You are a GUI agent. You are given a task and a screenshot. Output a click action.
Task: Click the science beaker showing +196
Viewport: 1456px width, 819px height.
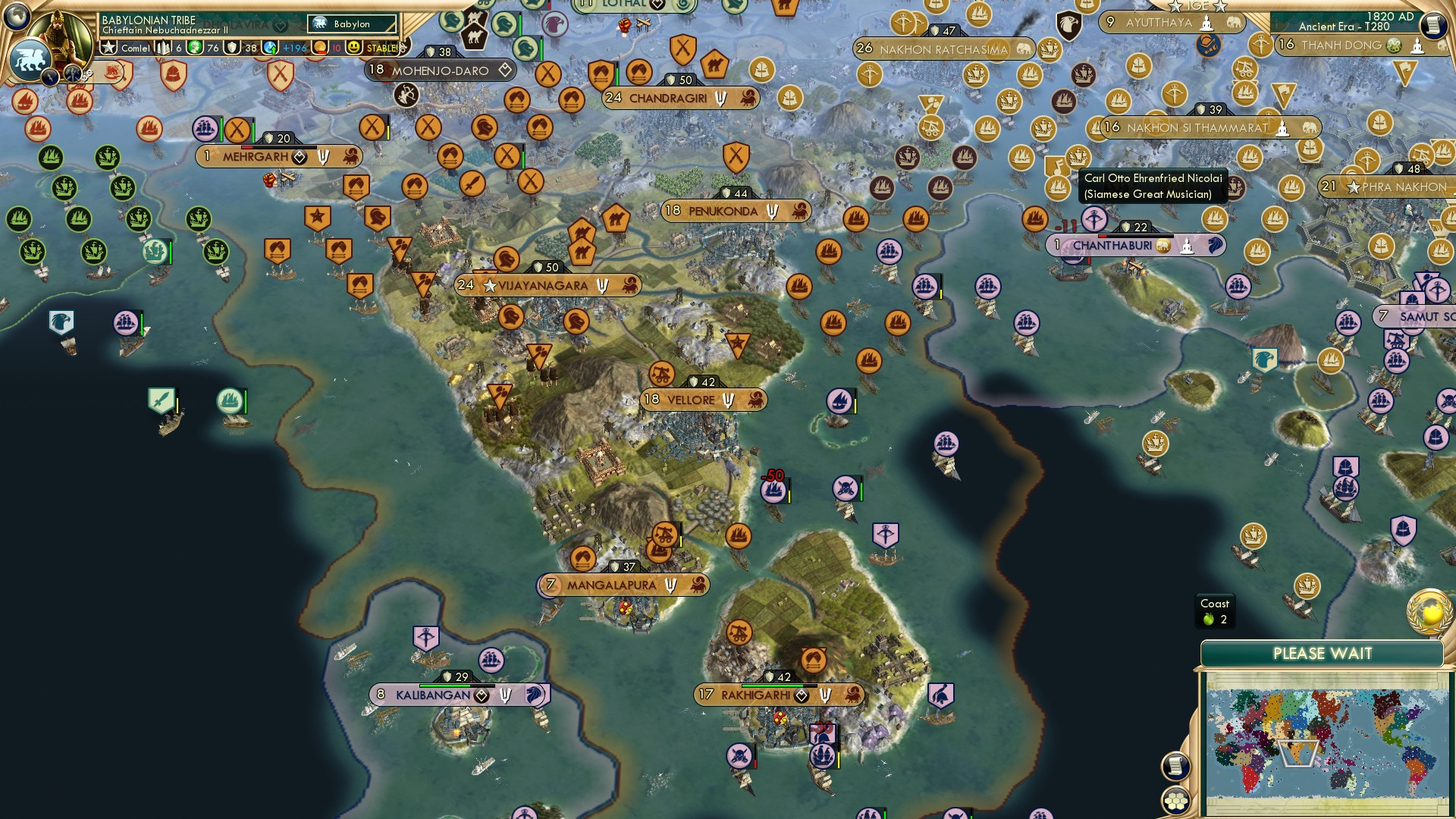pyautogui.click(x=269, y=47)
